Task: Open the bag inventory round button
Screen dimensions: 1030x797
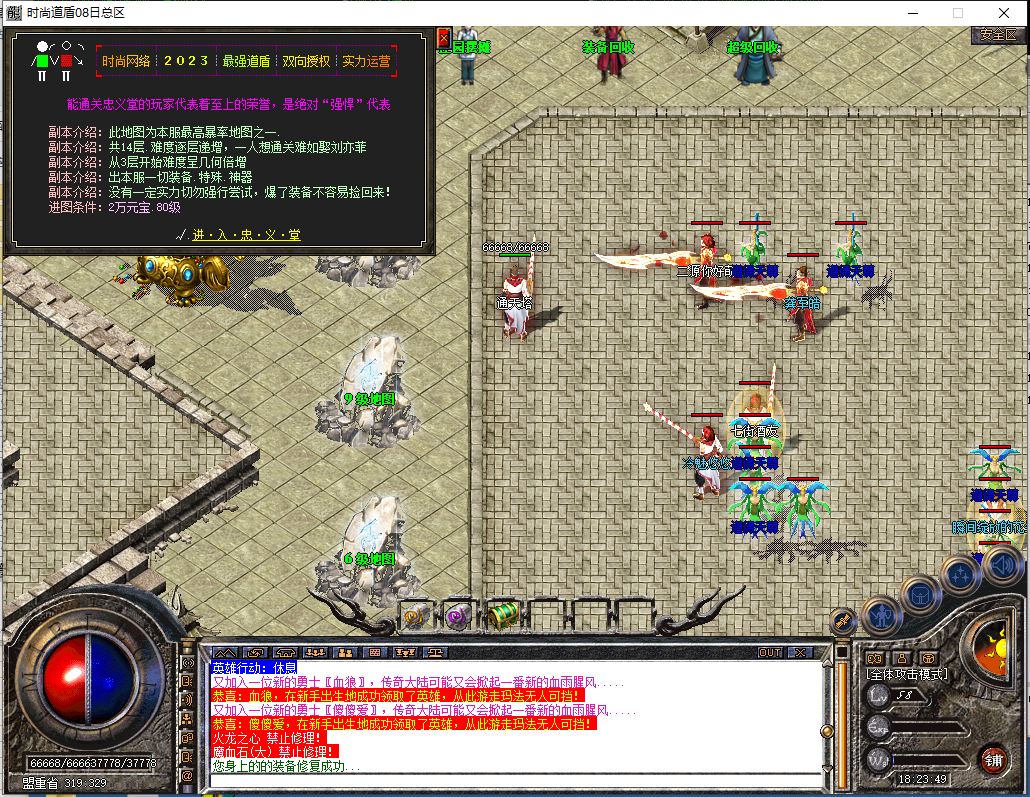Action: (x=920, y=594)
